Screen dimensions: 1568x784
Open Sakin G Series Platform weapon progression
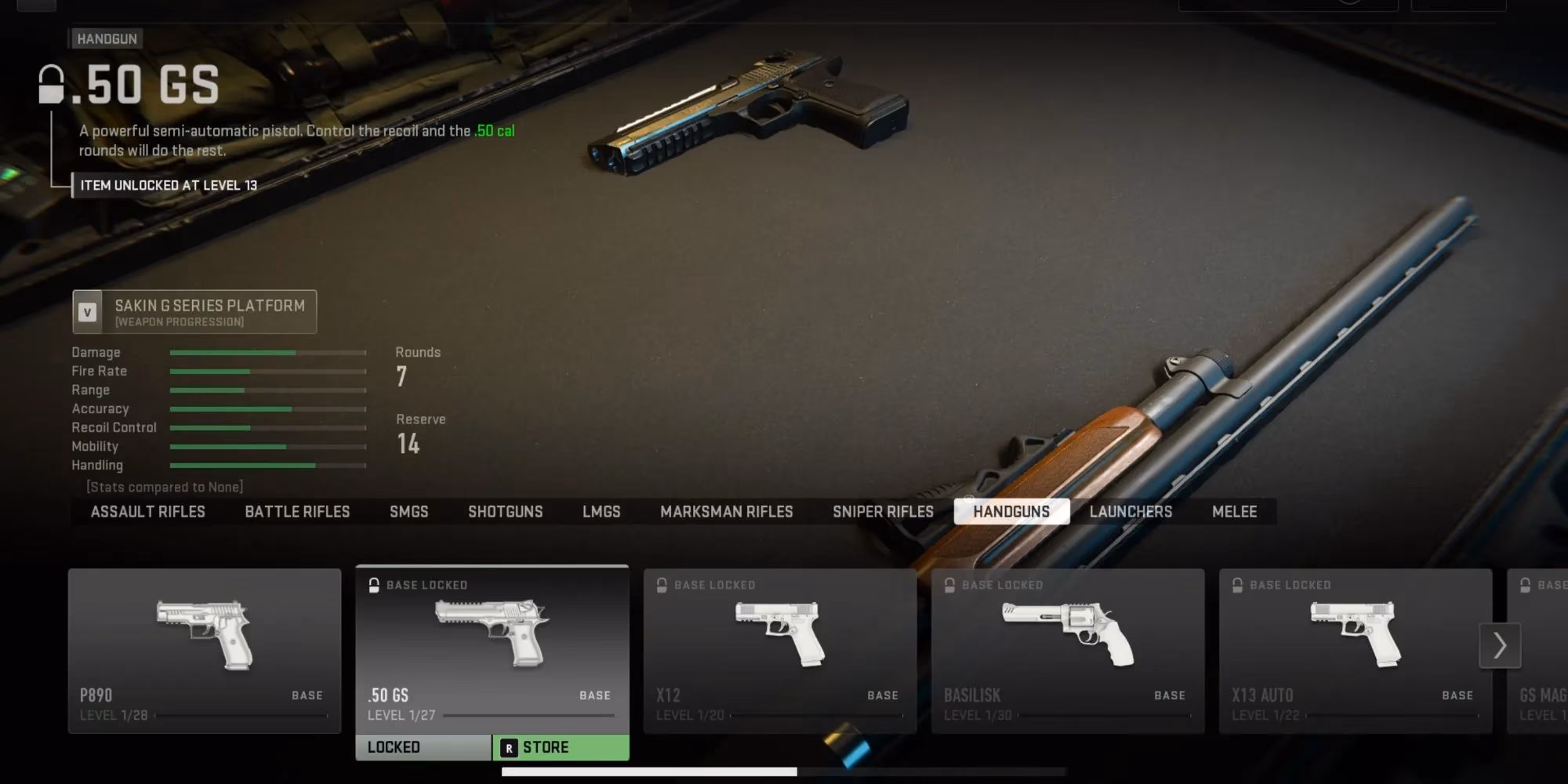point(194,312)
